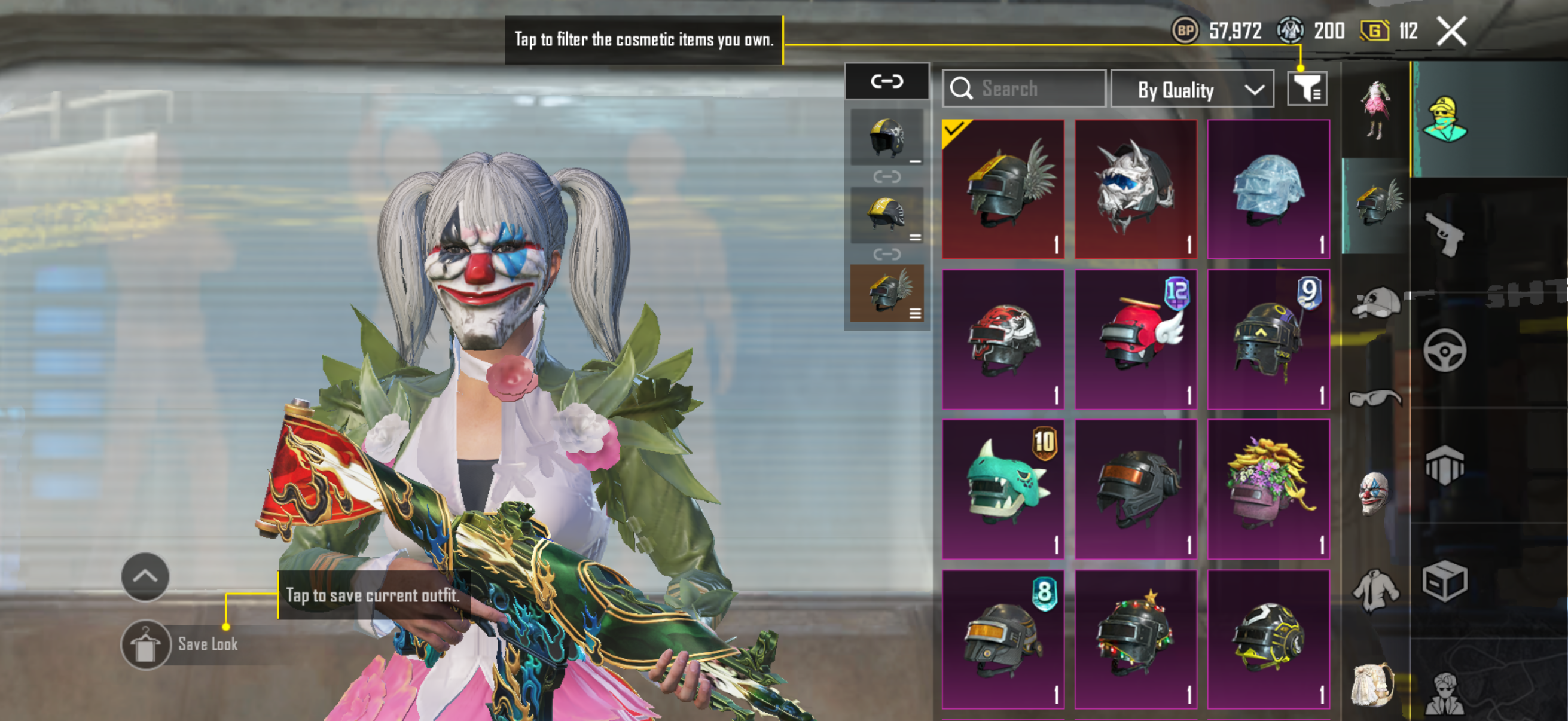Select the winged black helmet with checkmark
The height and width of the screenshot is (721, 1568).
(1002, 188)
